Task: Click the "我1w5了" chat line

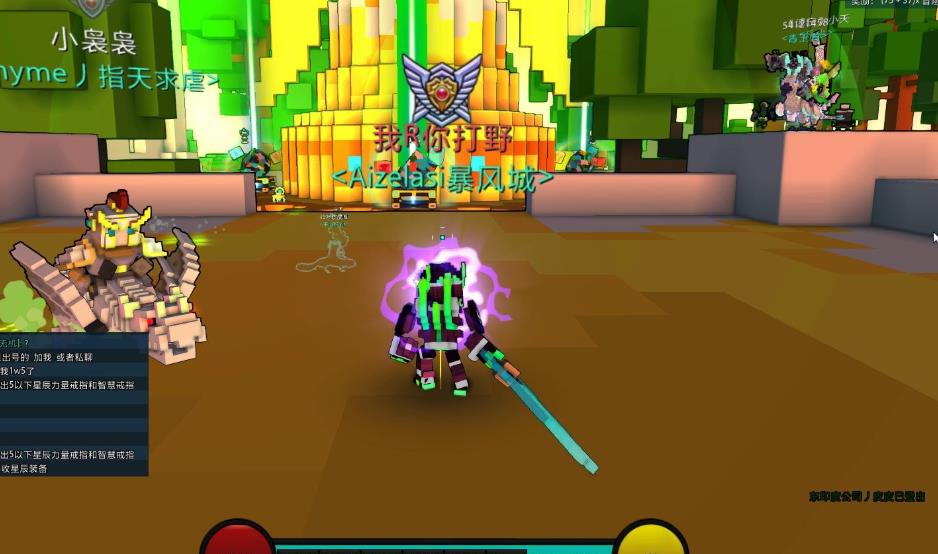Action: 18,371
